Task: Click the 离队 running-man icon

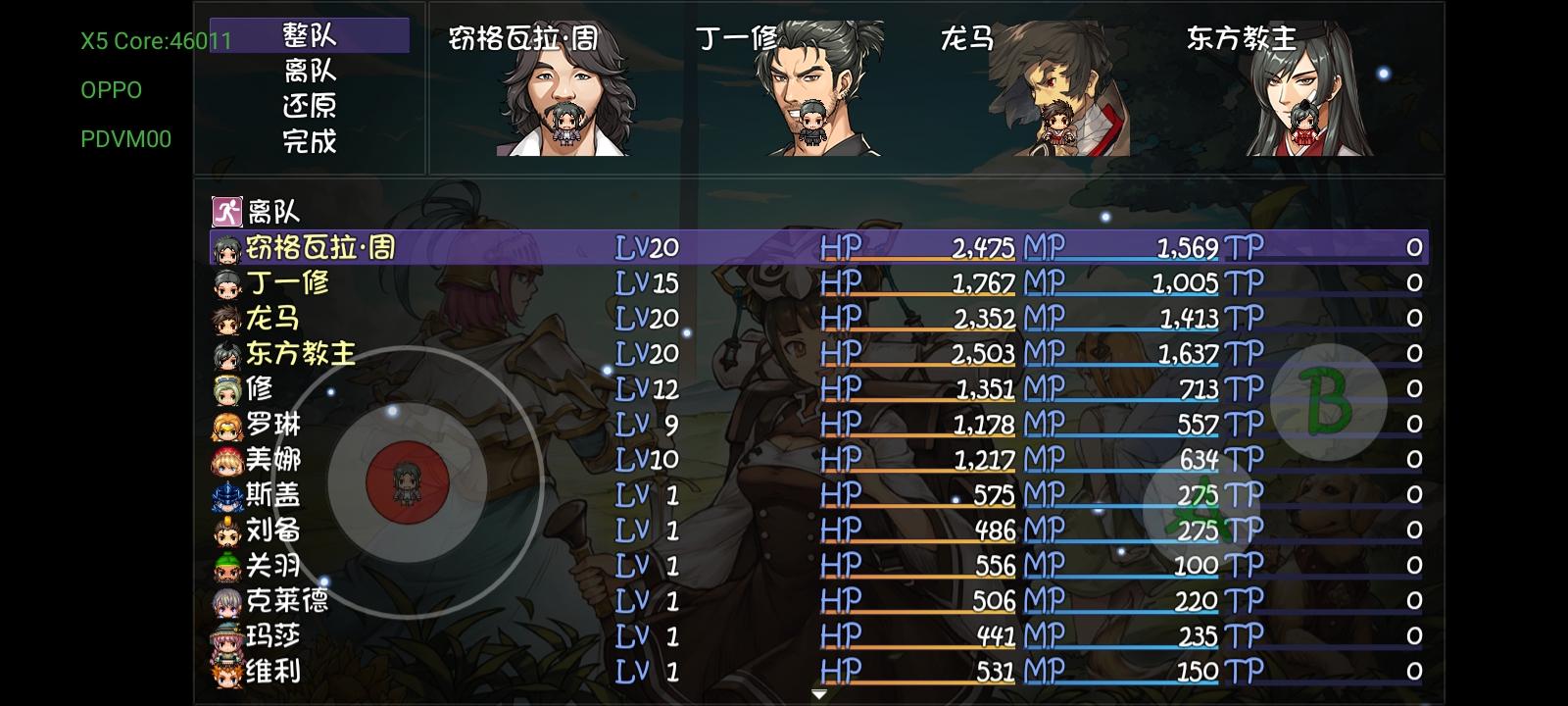Action: click(227, 209)
